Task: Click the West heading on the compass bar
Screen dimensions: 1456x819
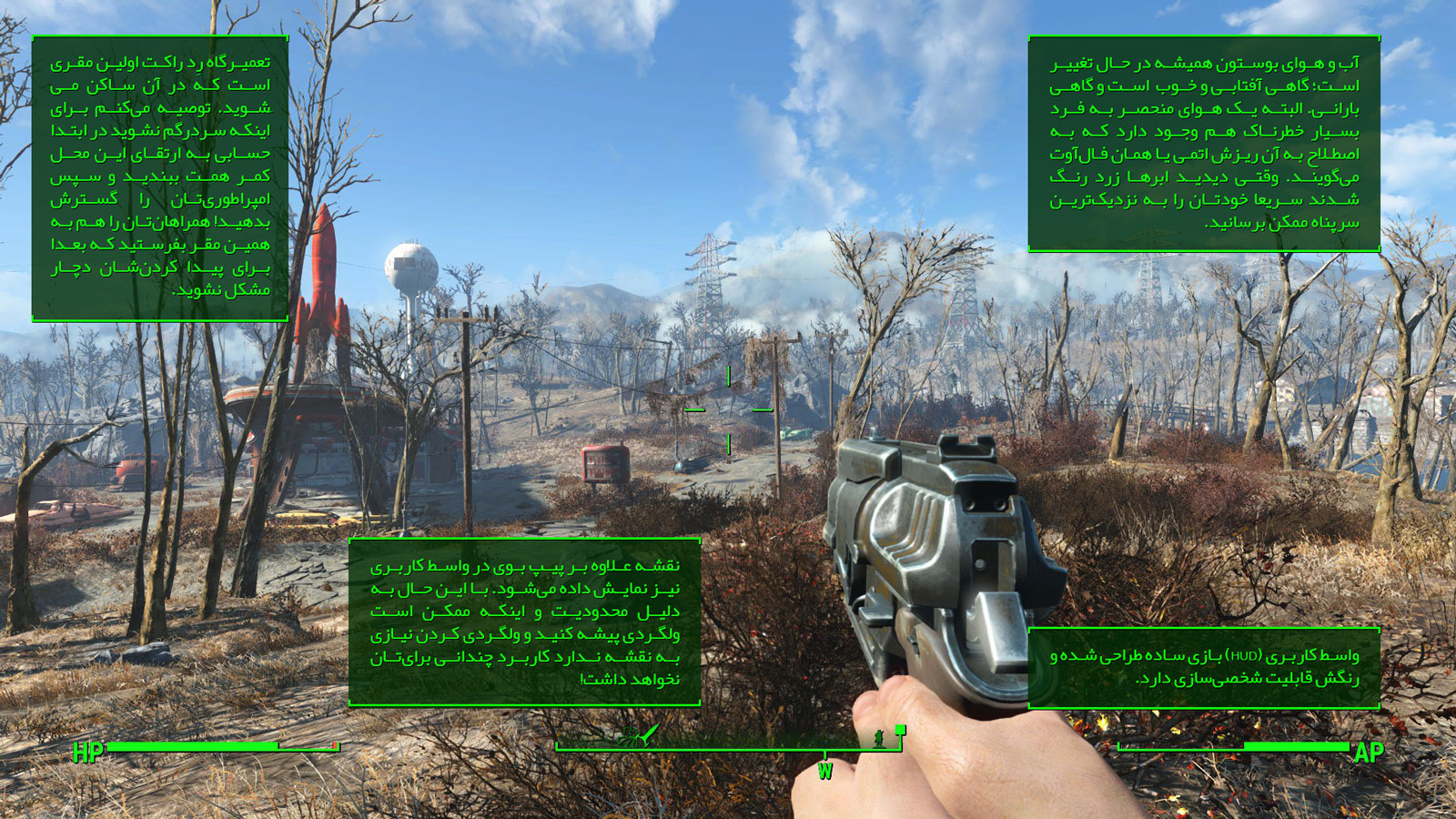Action: point(824,771)
